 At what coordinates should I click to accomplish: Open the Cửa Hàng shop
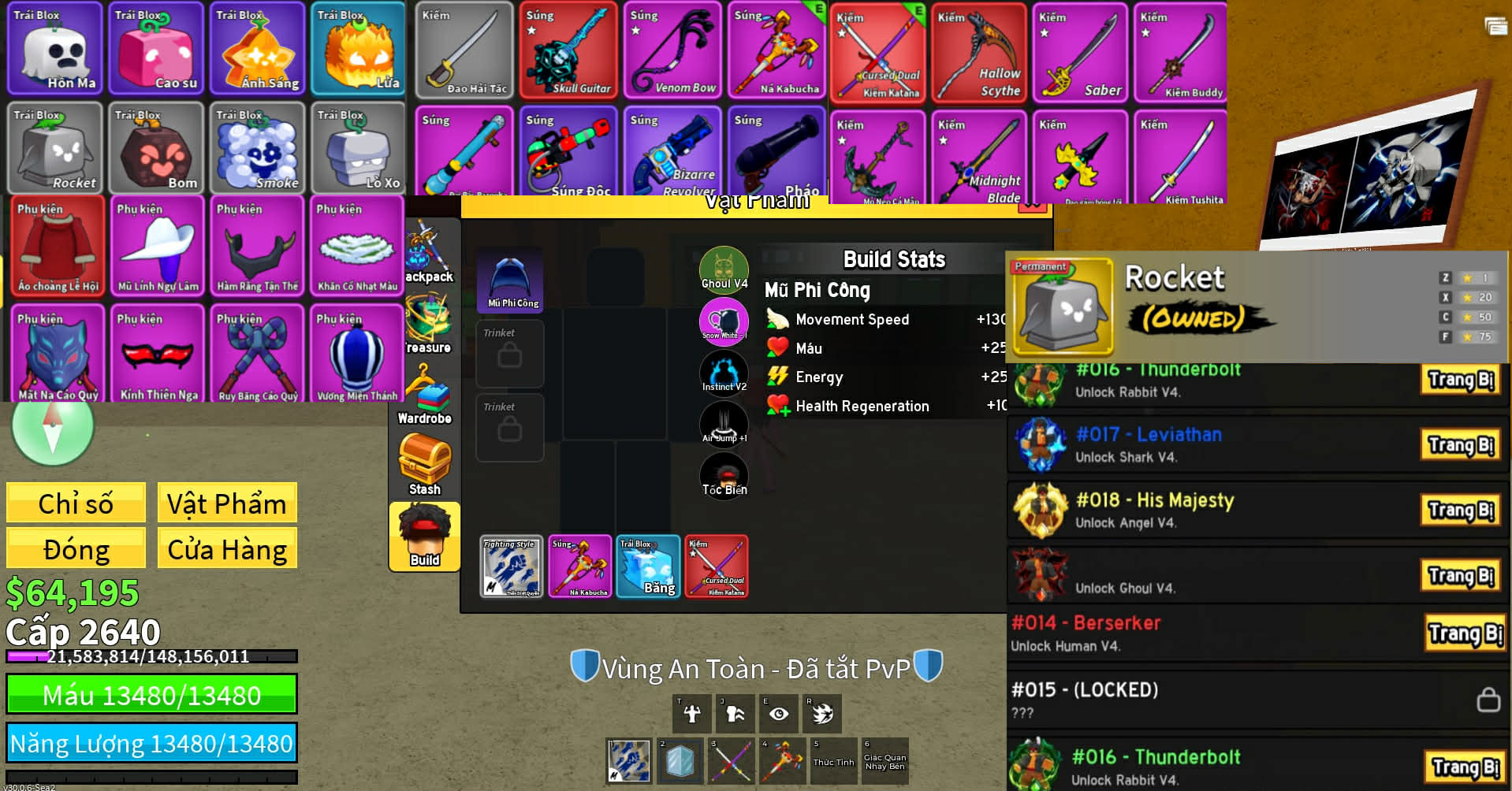tap(227, 548)
